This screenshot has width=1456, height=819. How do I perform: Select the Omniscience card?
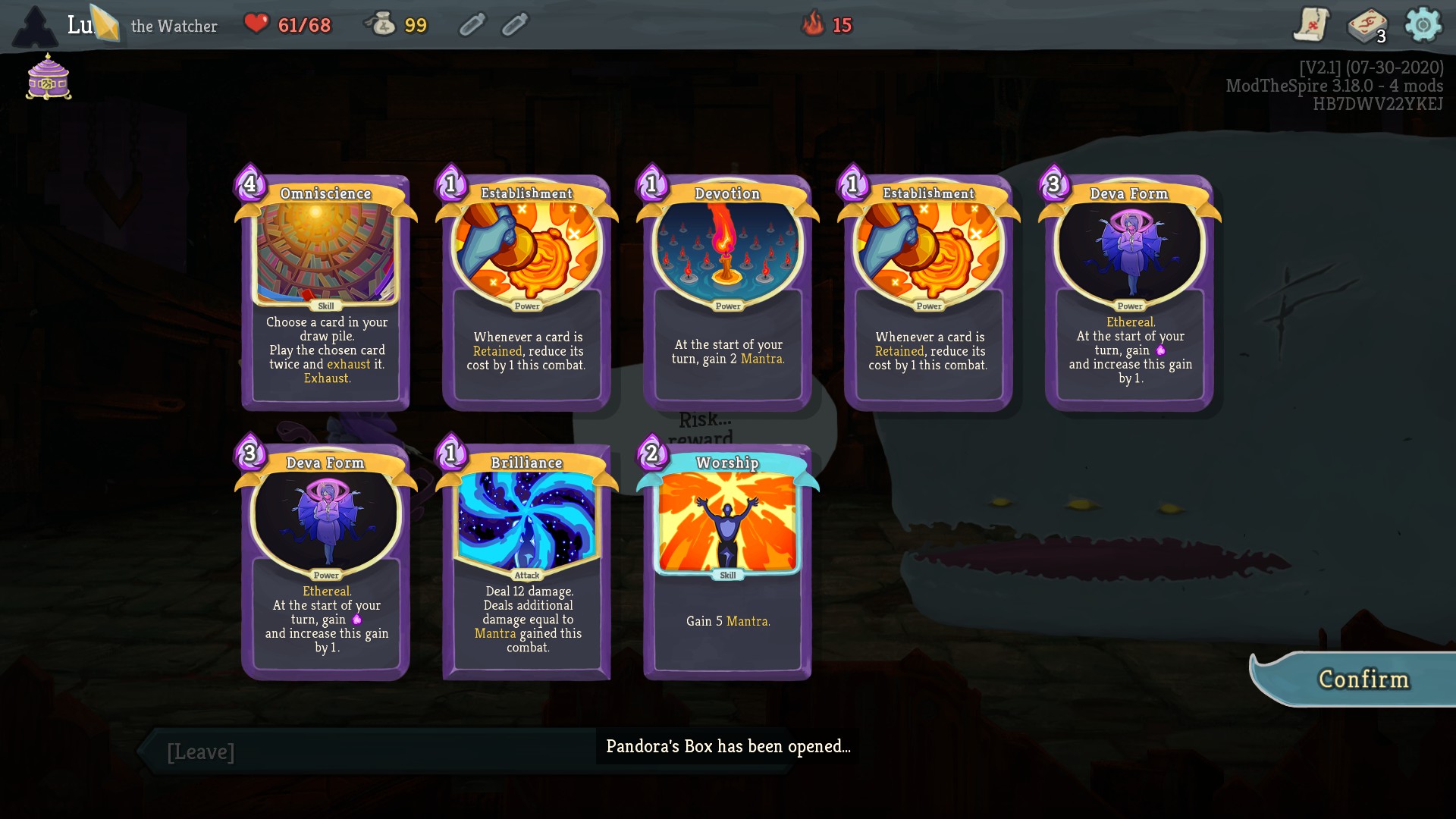[x=325, y=292]
